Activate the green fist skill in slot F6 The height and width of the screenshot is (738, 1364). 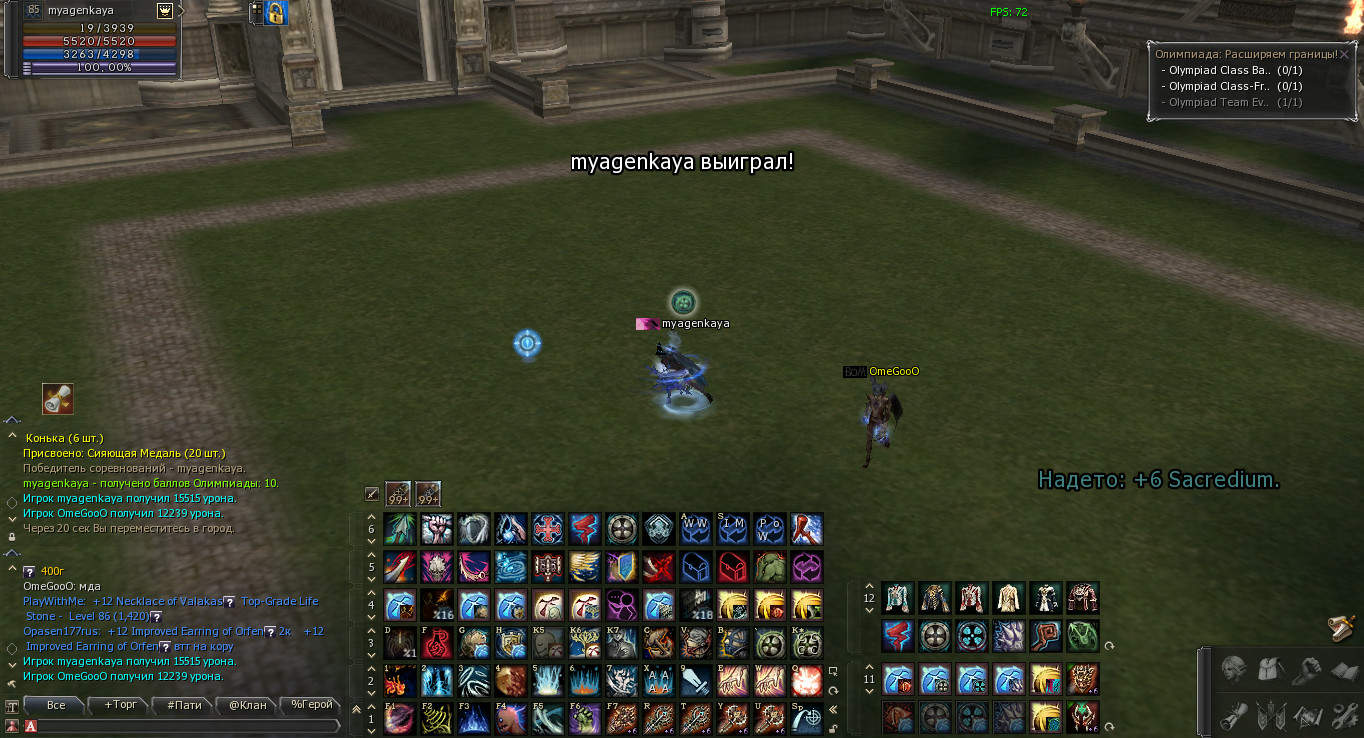(585, 719)
